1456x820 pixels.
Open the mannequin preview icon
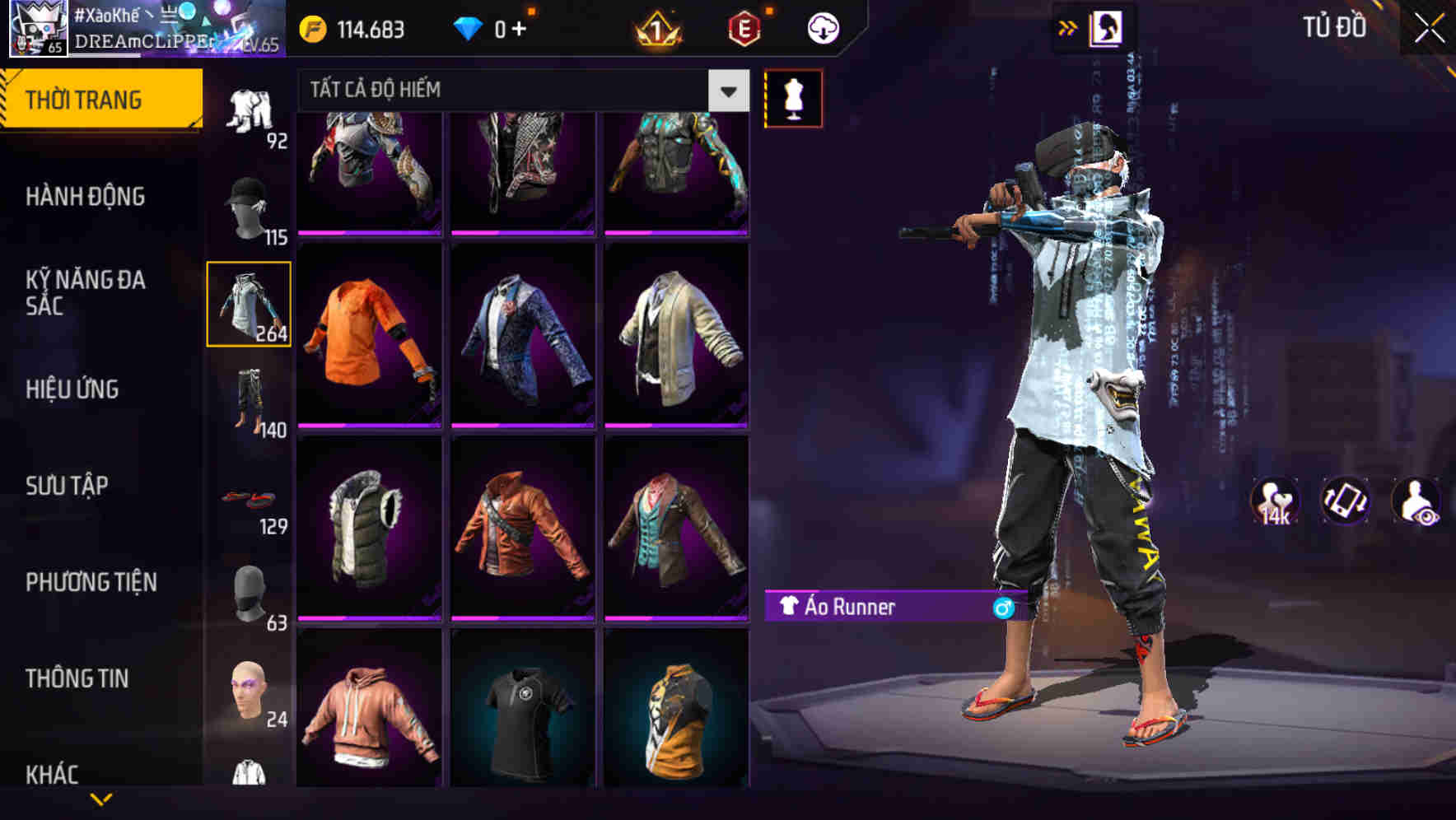pos(793,97)
